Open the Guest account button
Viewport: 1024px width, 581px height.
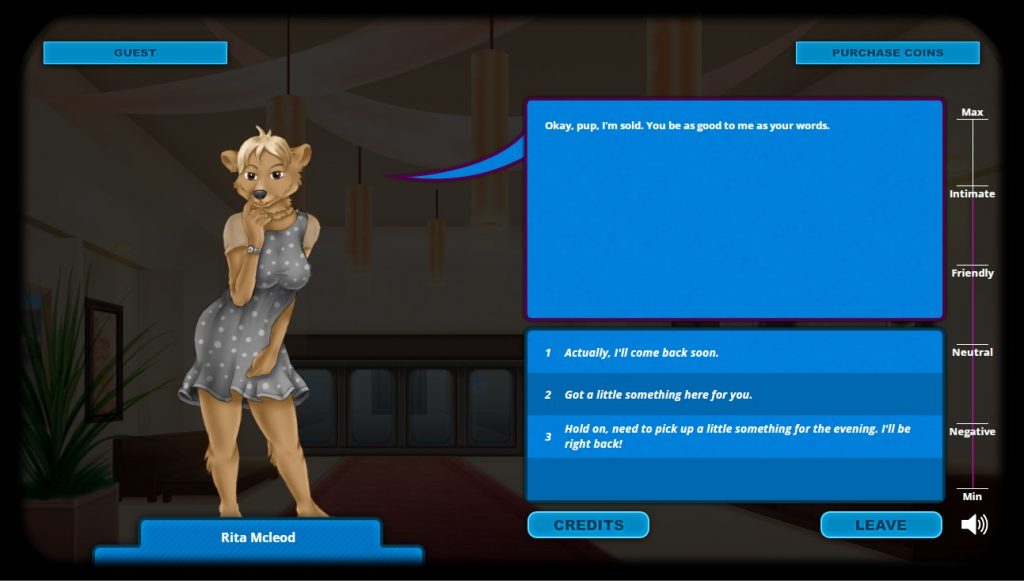click(135, 53)
